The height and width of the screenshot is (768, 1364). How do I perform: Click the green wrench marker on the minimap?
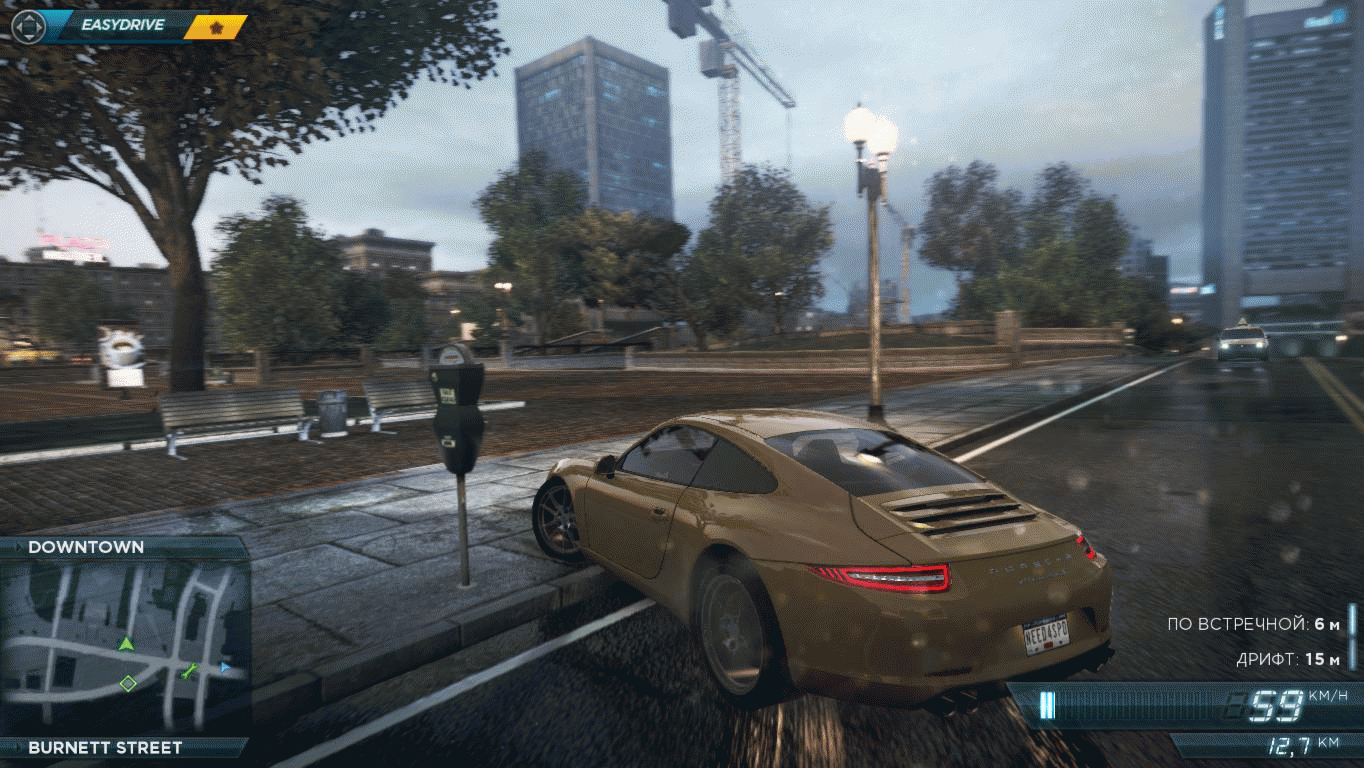[189, 670]
